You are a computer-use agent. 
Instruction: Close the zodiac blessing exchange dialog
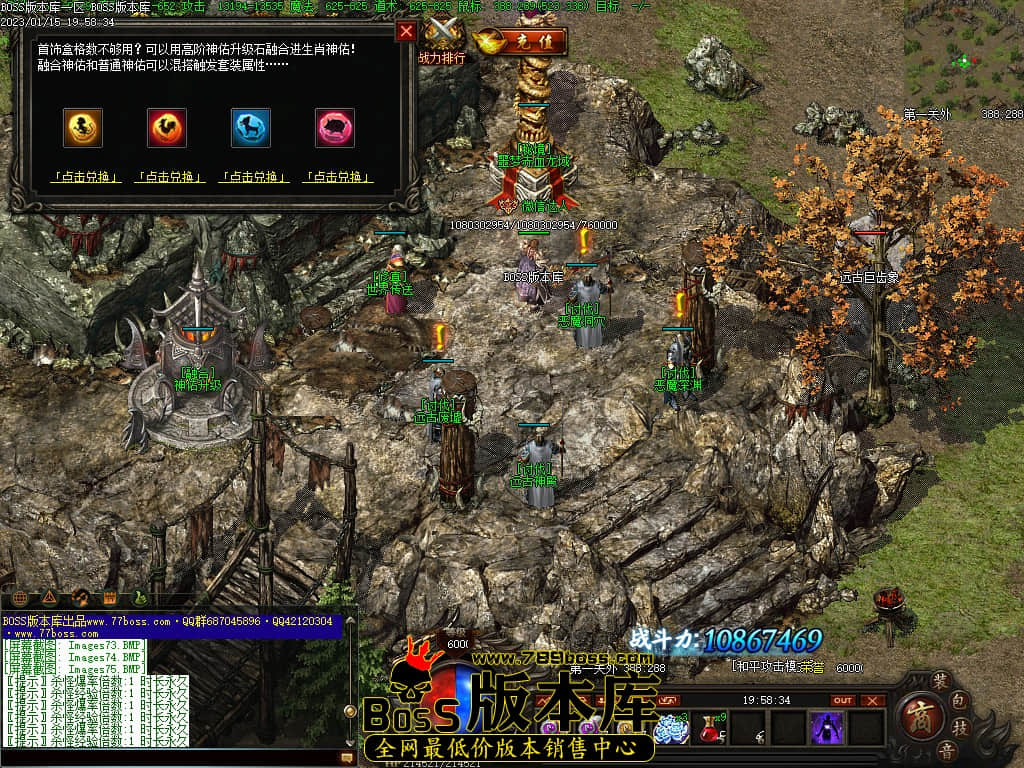tap(406, 31)
